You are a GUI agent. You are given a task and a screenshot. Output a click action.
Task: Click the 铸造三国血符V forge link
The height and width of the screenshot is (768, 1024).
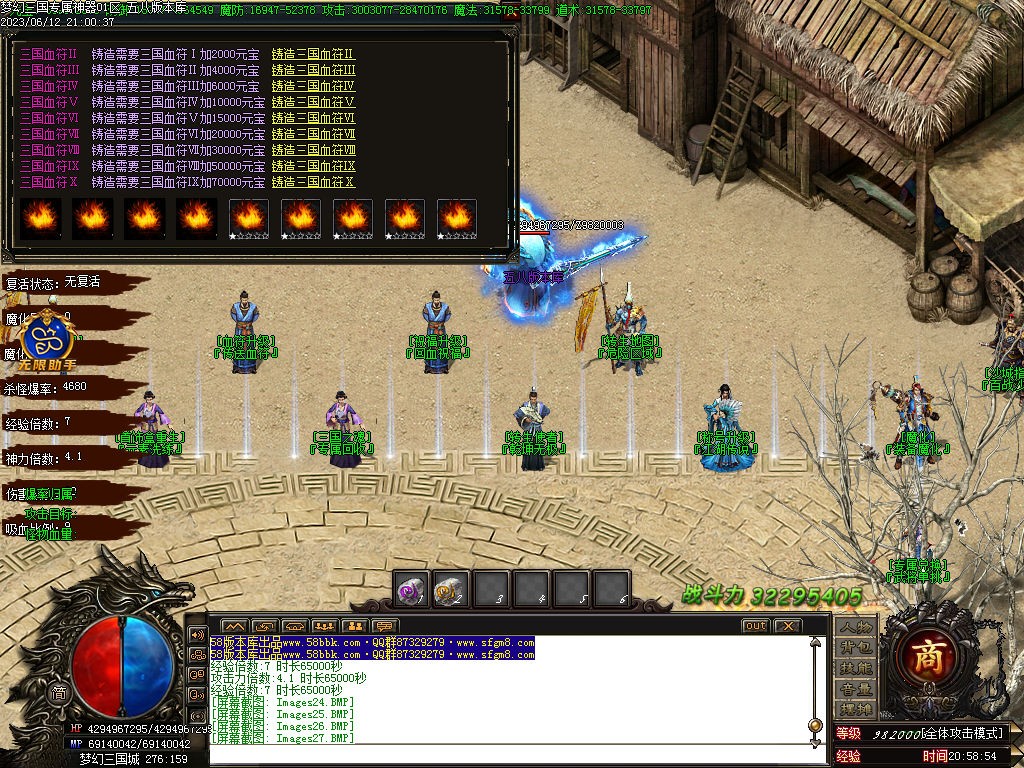(x=313, y=102)
